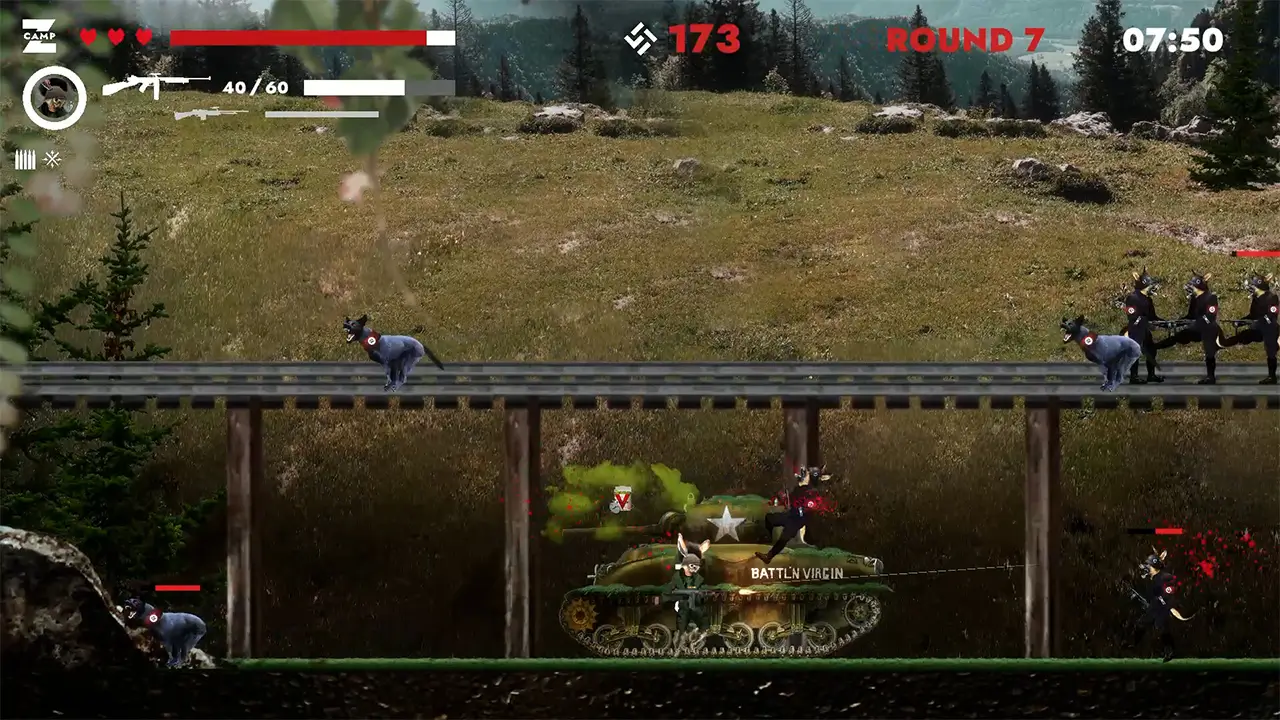Click the bullet ammo stack icon

click(x=25, y=159)
